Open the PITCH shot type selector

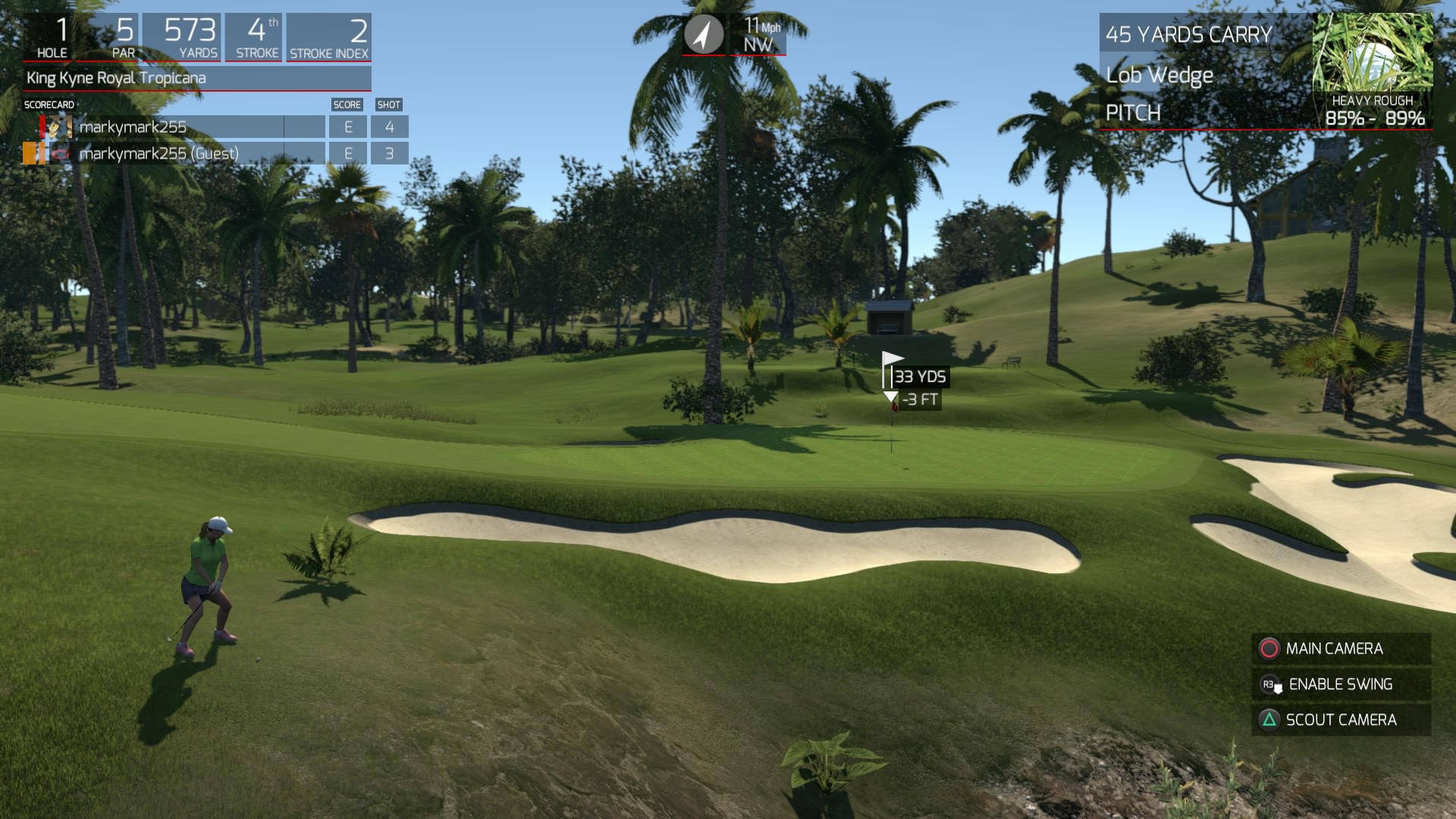tap(1132, 114)
